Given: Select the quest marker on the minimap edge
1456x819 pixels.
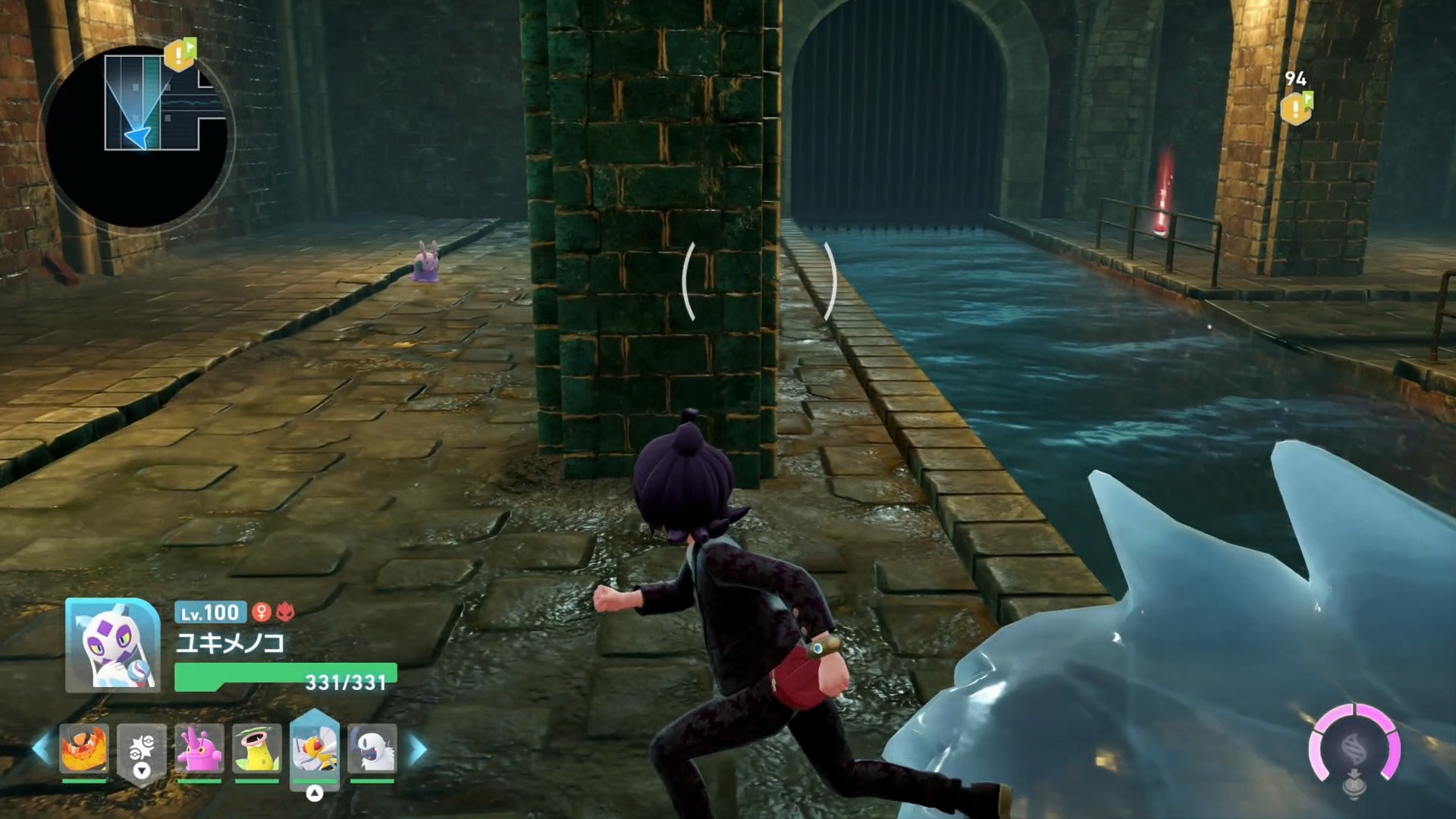Looking at the screenshot, I should tap(180, 54).
